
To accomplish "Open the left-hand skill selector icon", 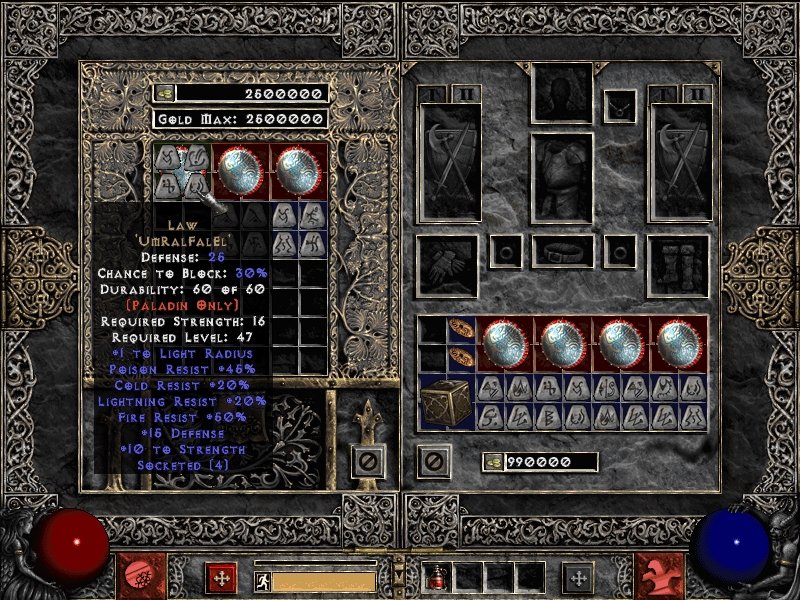I will [x=138, y=576].
